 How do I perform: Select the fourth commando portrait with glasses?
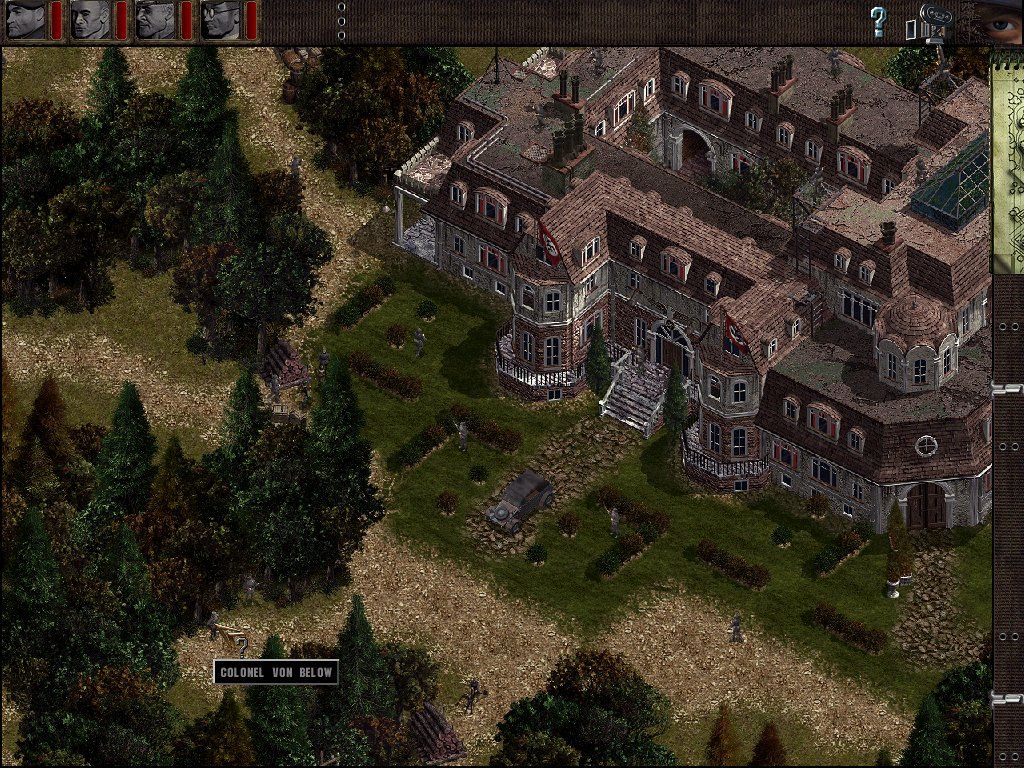(221, 20)
